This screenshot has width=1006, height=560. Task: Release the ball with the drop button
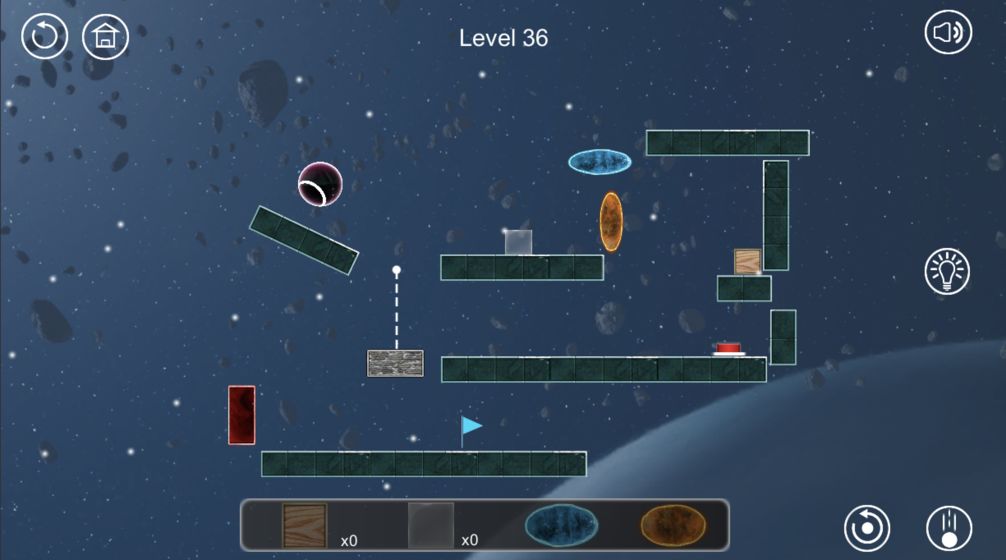pos(948,527)
